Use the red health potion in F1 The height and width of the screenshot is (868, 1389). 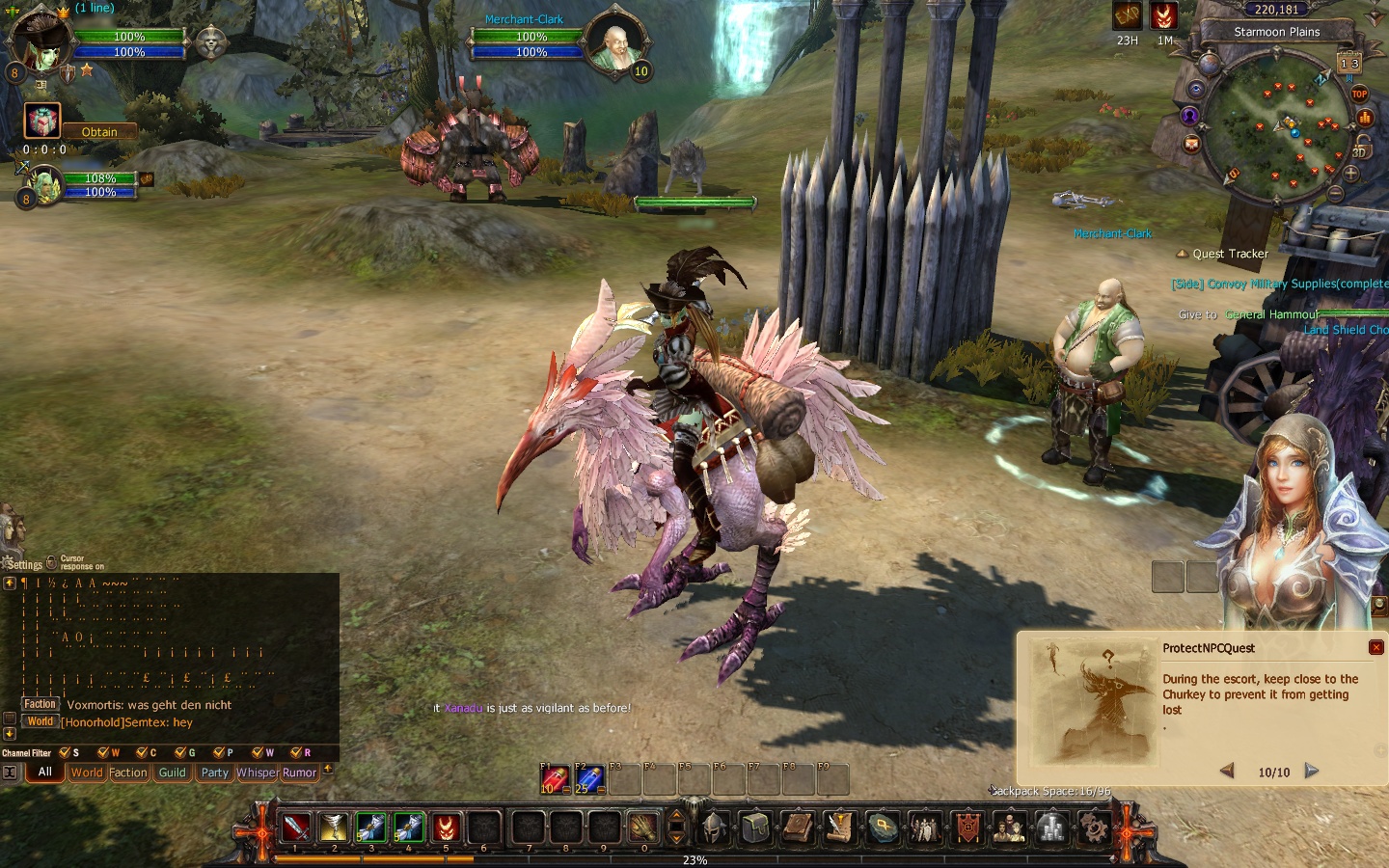[555, 779]
